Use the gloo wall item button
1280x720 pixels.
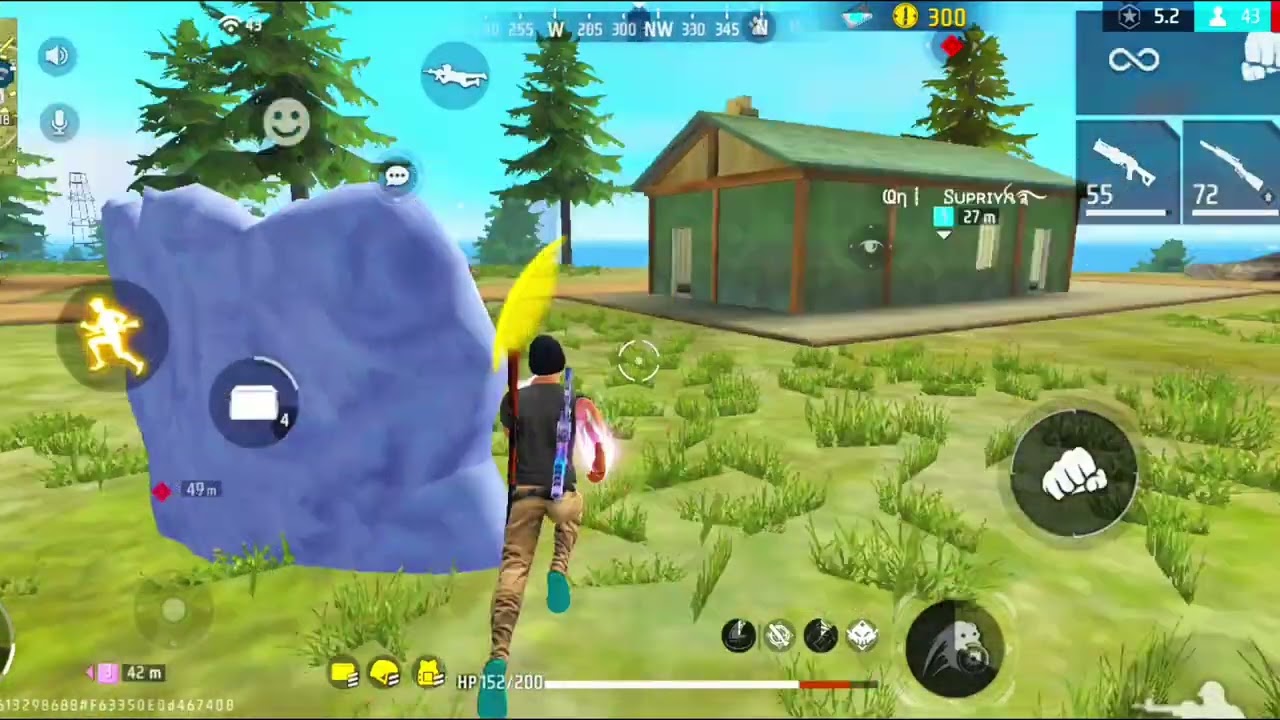(257, 404)
